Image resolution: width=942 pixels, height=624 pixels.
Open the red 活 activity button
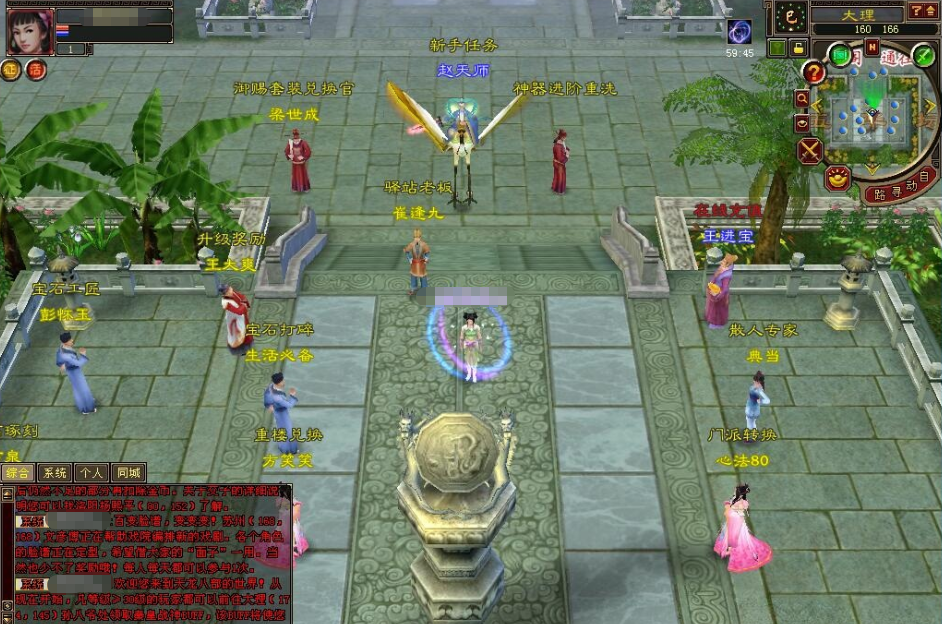click(36, 70)
